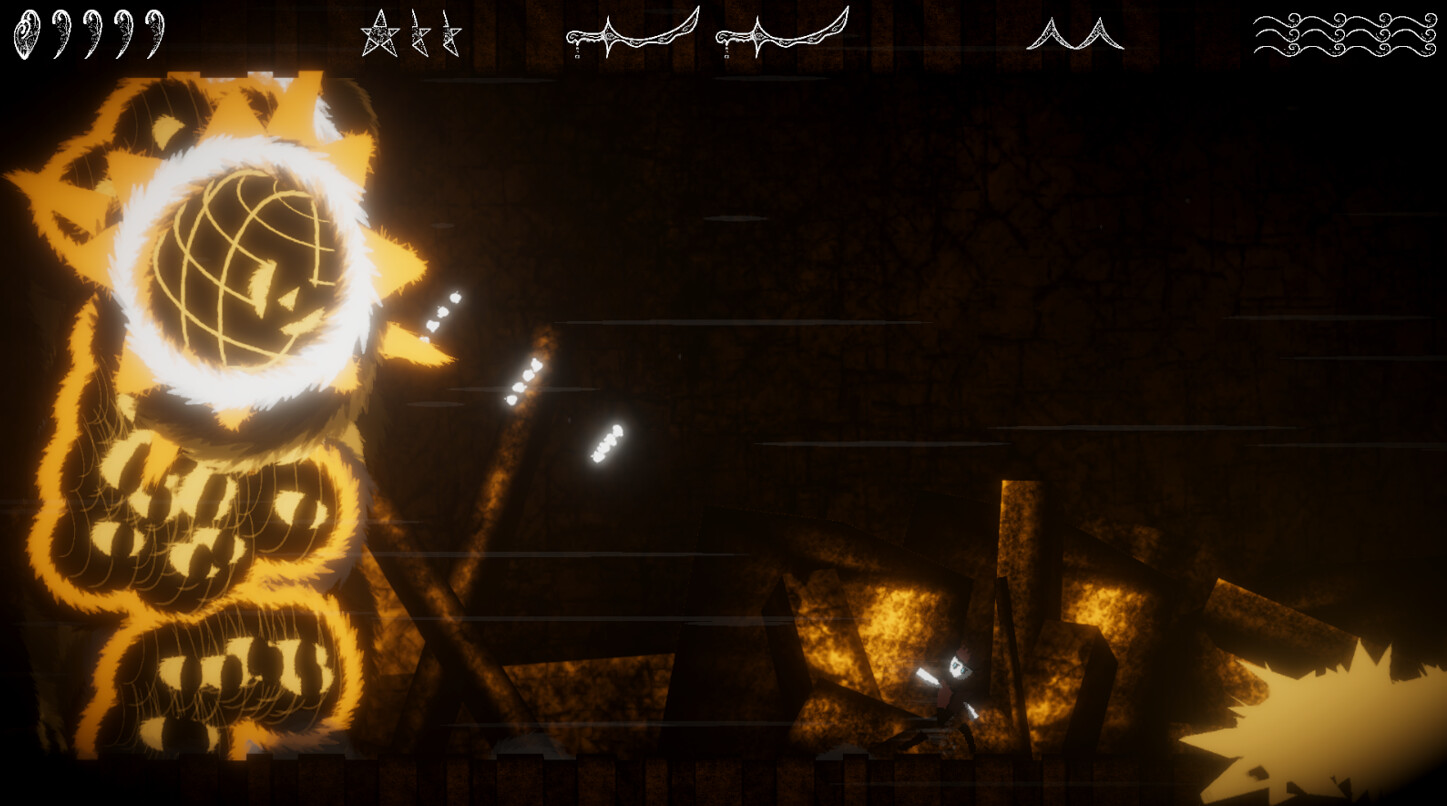Click the second broken half-star pip

[x=450, y=33]
